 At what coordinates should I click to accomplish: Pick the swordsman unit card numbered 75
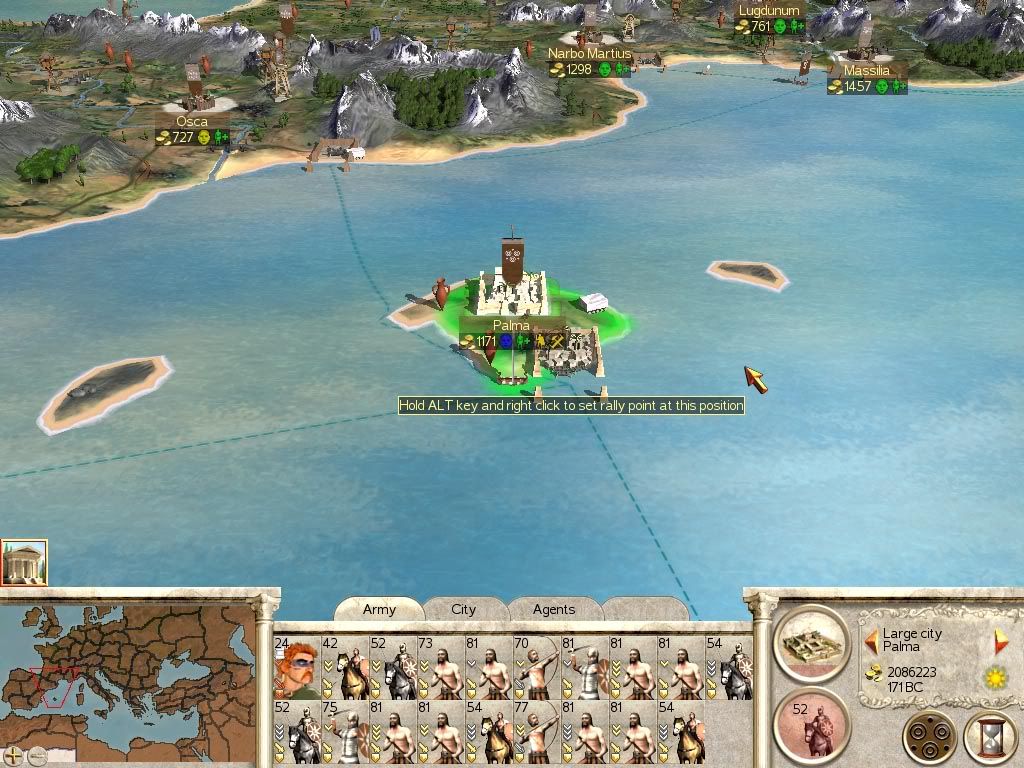tap(344, 734)
